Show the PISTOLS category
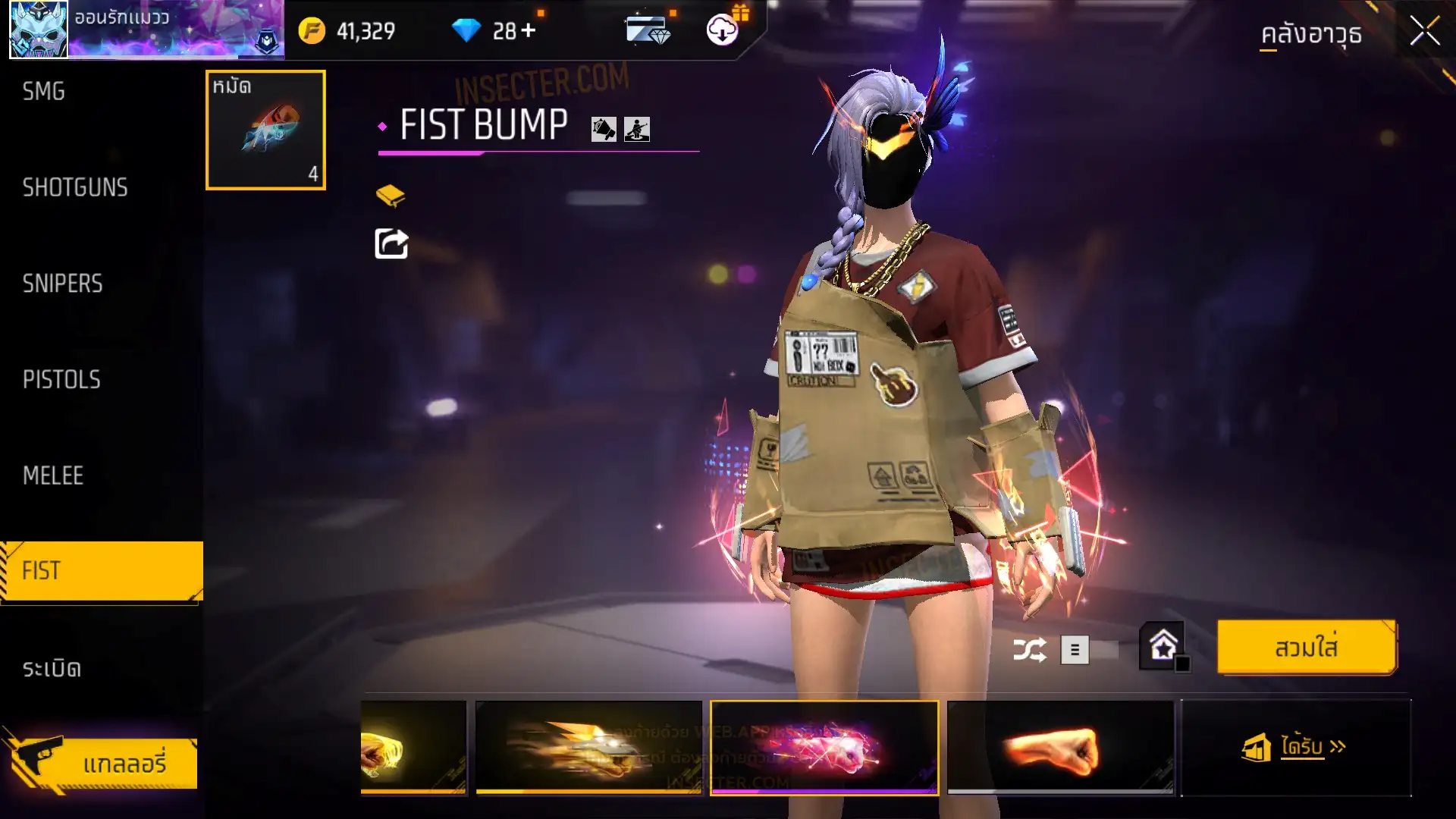This screenshot has width=1456, height=819. (61, 379)
